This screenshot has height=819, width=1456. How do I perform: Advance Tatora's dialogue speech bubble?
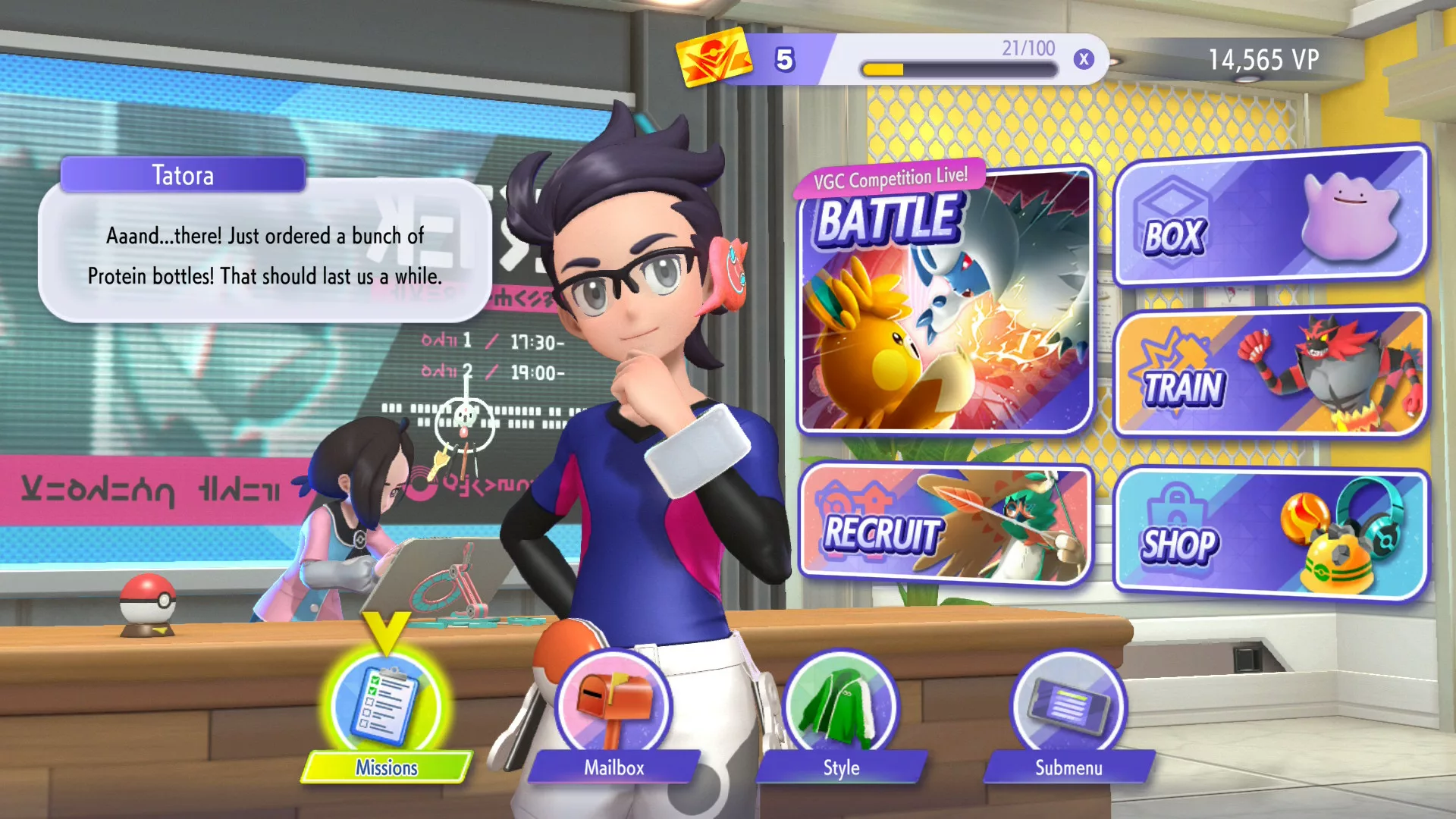(x=265, y=254)
